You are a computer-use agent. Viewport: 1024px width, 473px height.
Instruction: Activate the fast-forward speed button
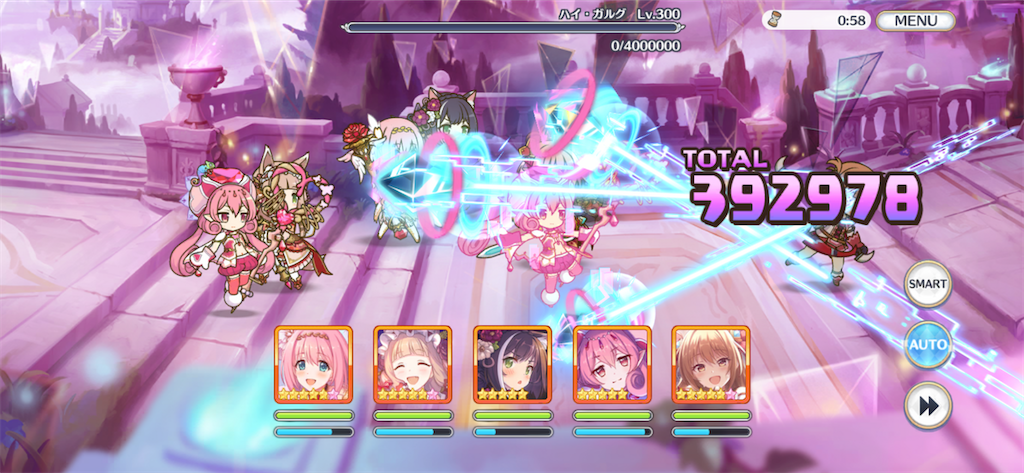927,405
